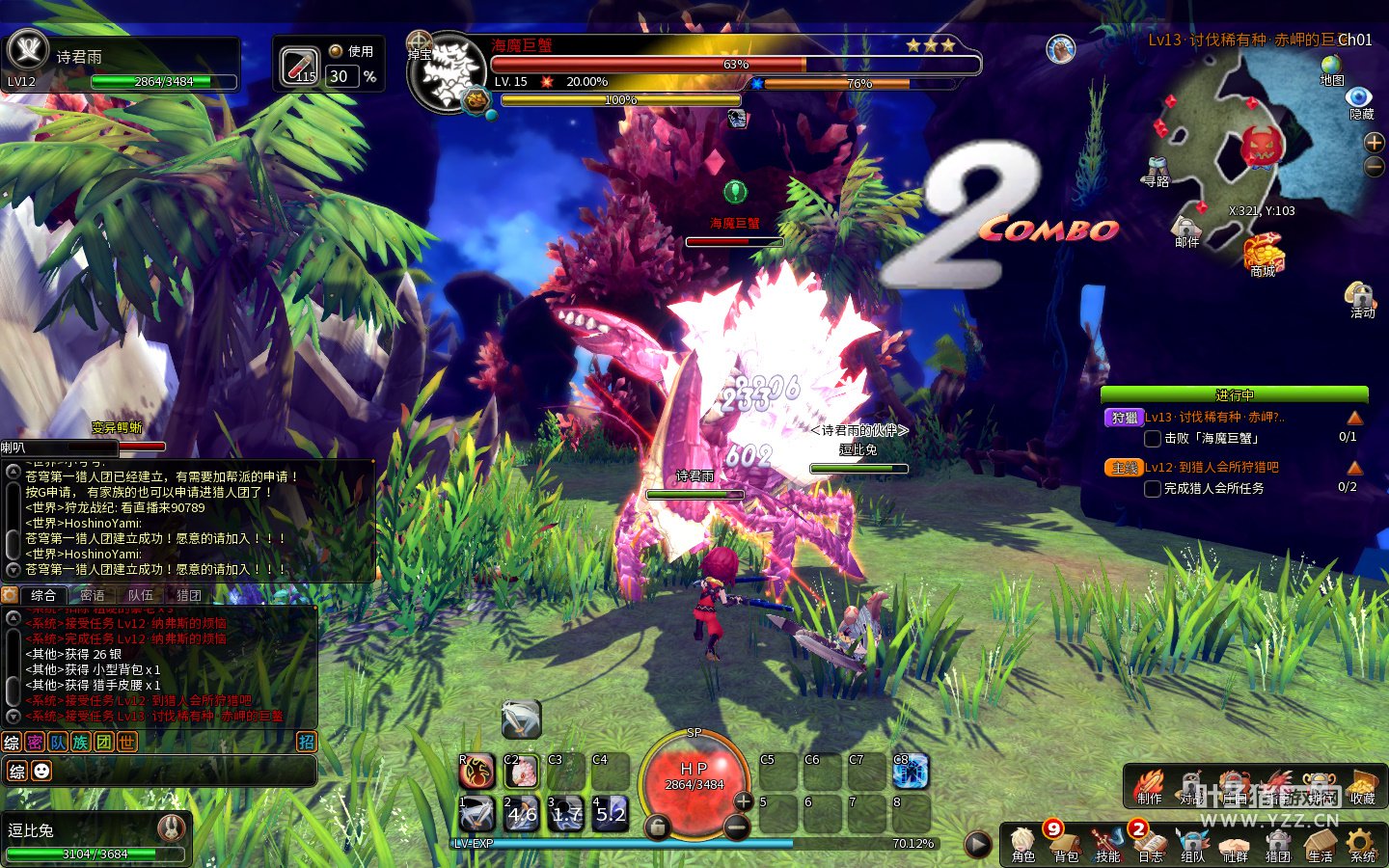Open the 制作 crafting menu

click(1149, 785)
